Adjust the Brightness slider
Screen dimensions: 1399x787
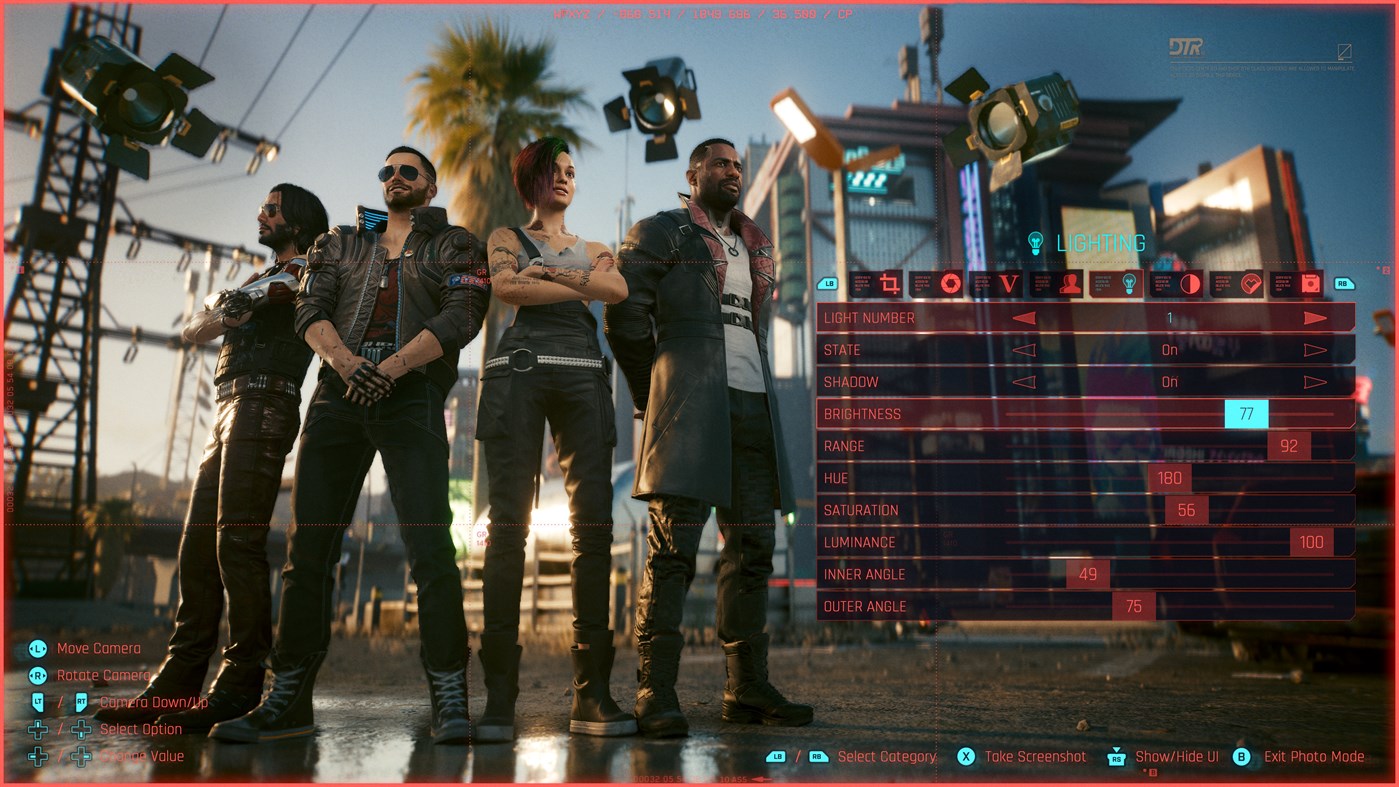[1244, 413]
